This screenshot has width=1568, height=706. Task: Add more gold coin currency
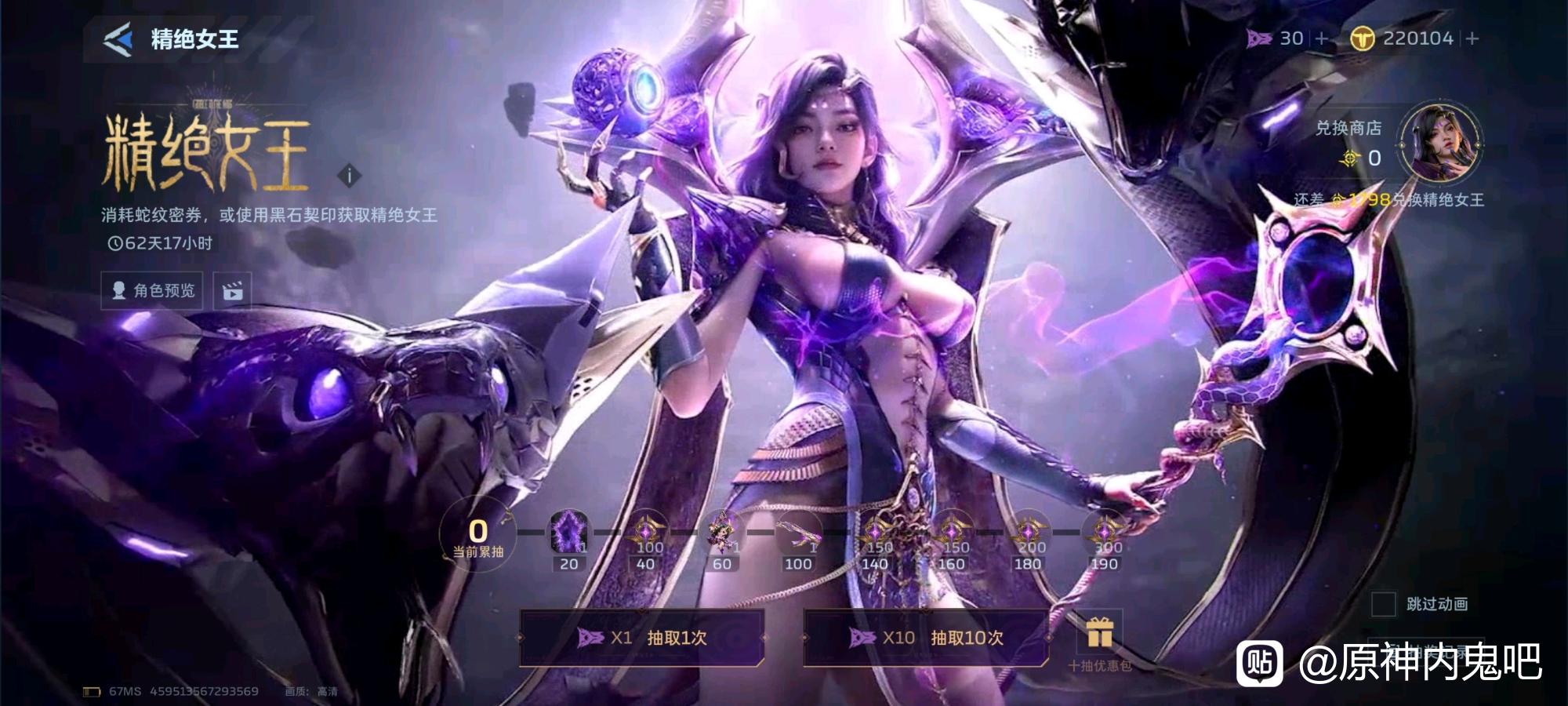1472,38
